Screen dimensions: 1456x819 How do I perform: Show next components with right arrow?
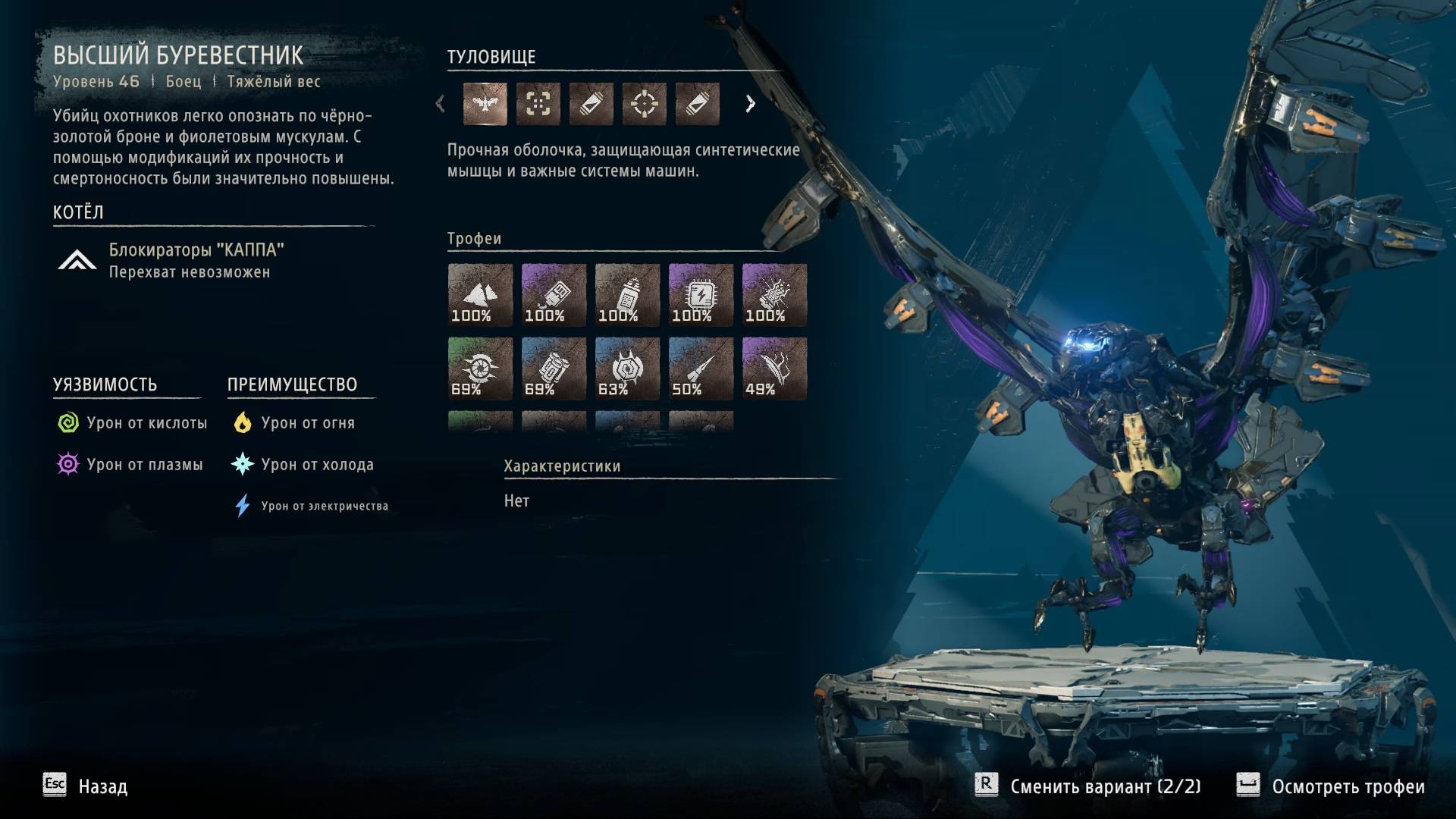pyautogui.click(x=750, y=104)
